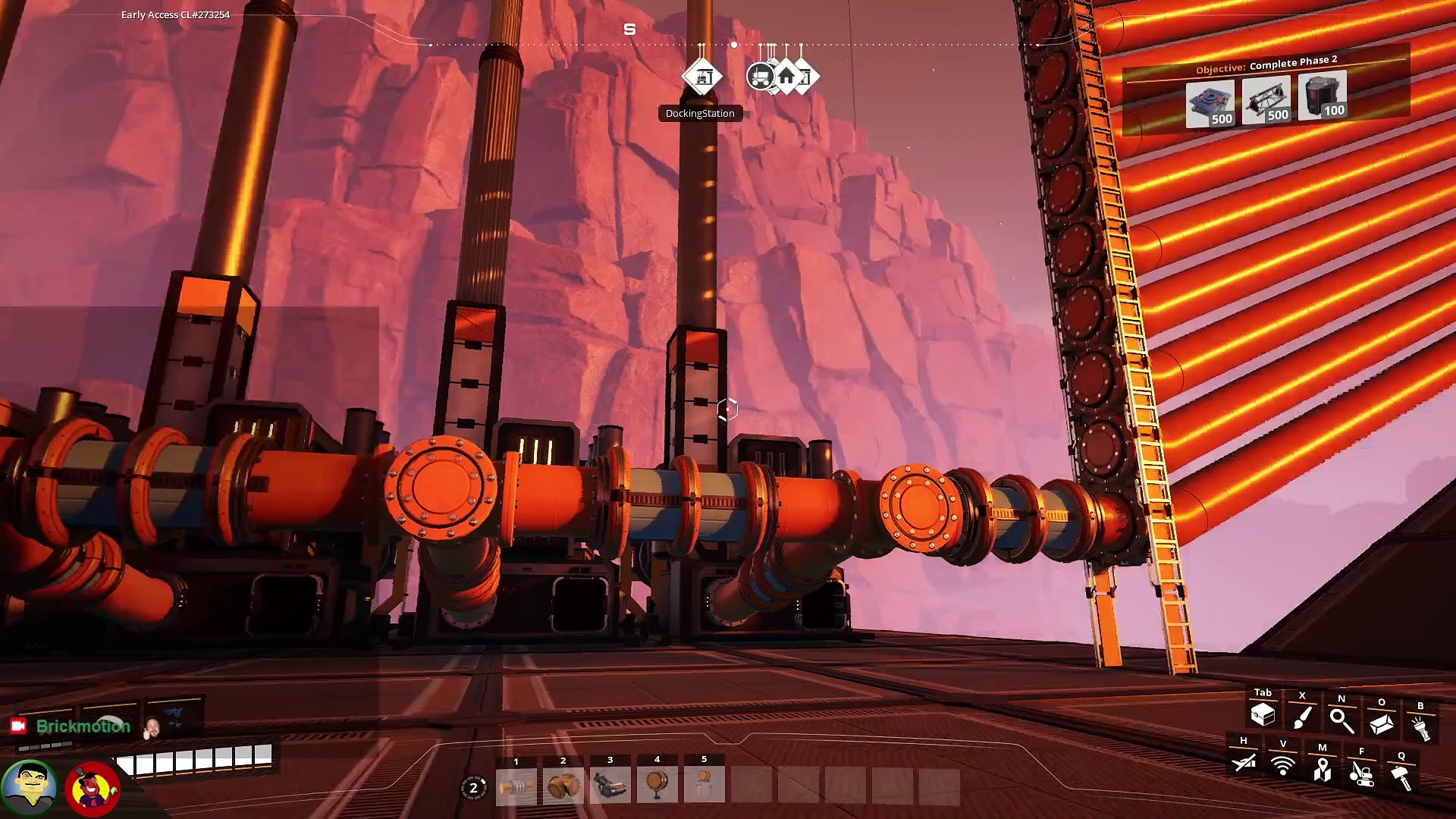Toggle the flashlight icon
The width and height of the screenshot is (1456, 819).
[1421, 728]
